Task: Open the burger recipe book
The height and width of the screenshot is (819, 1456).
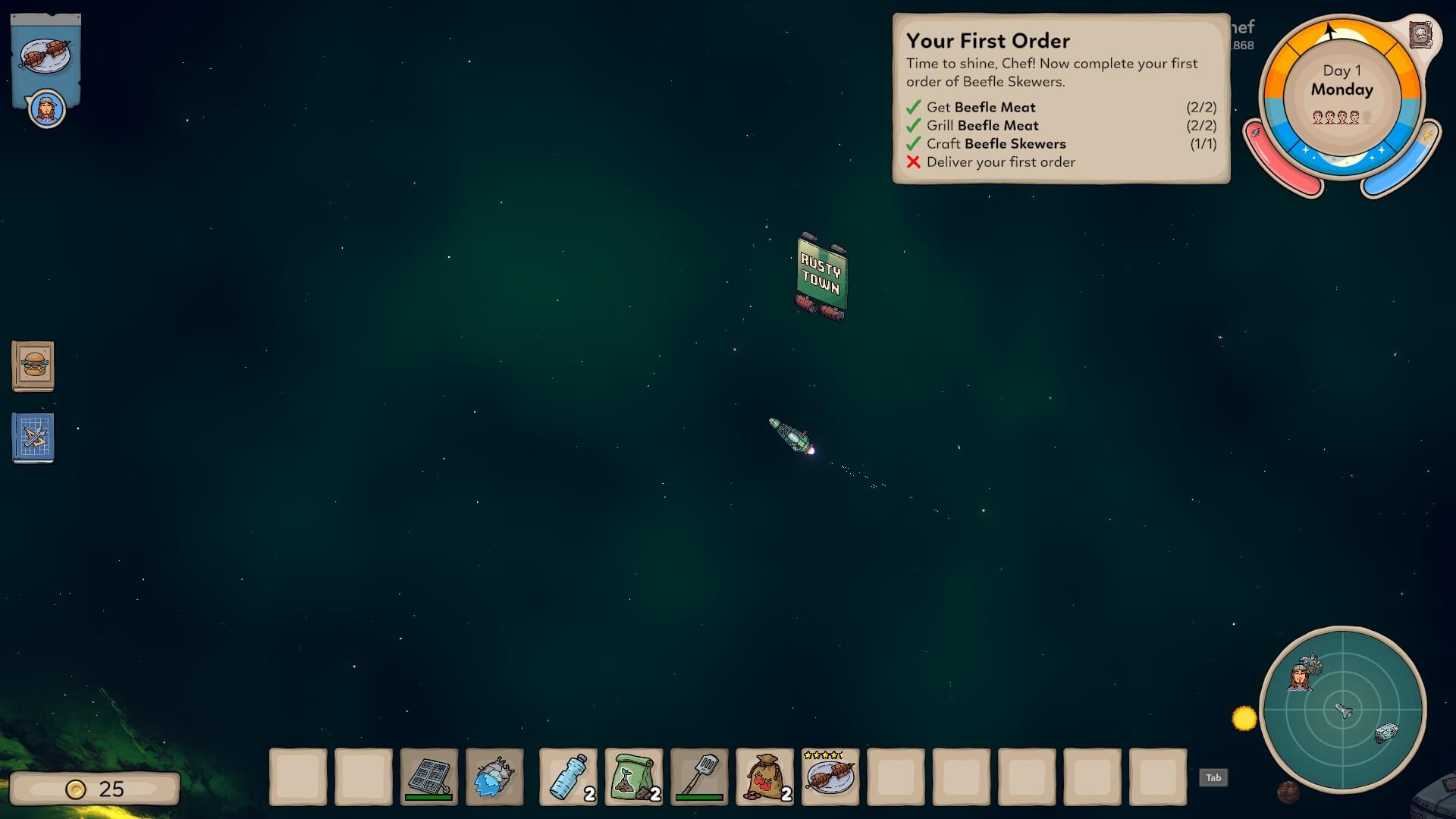Action: tap(33, 366)
